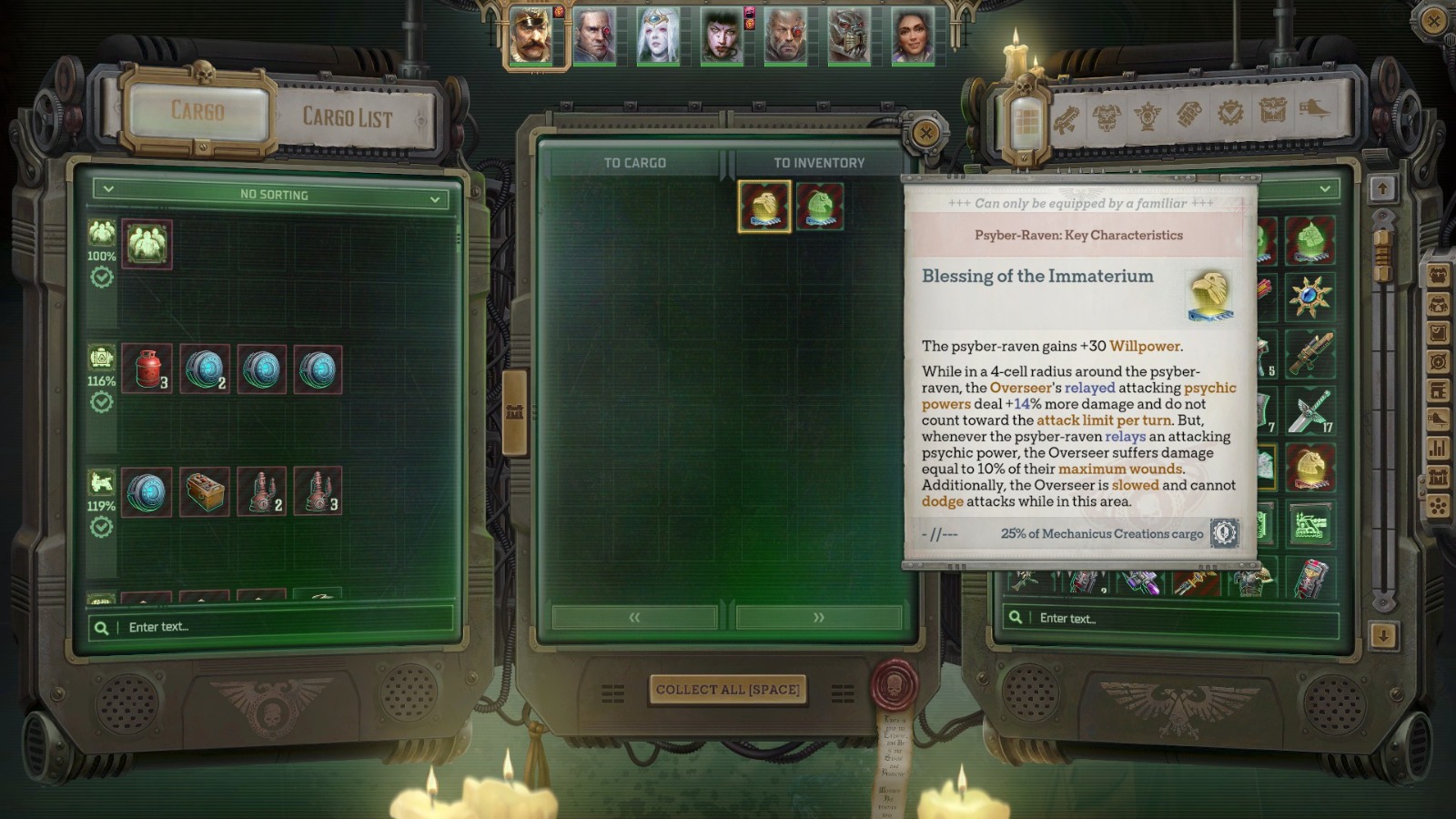Screen dimensions: 1456x819
Task: Click the double-arrow next page button
Action: (817, 618)
